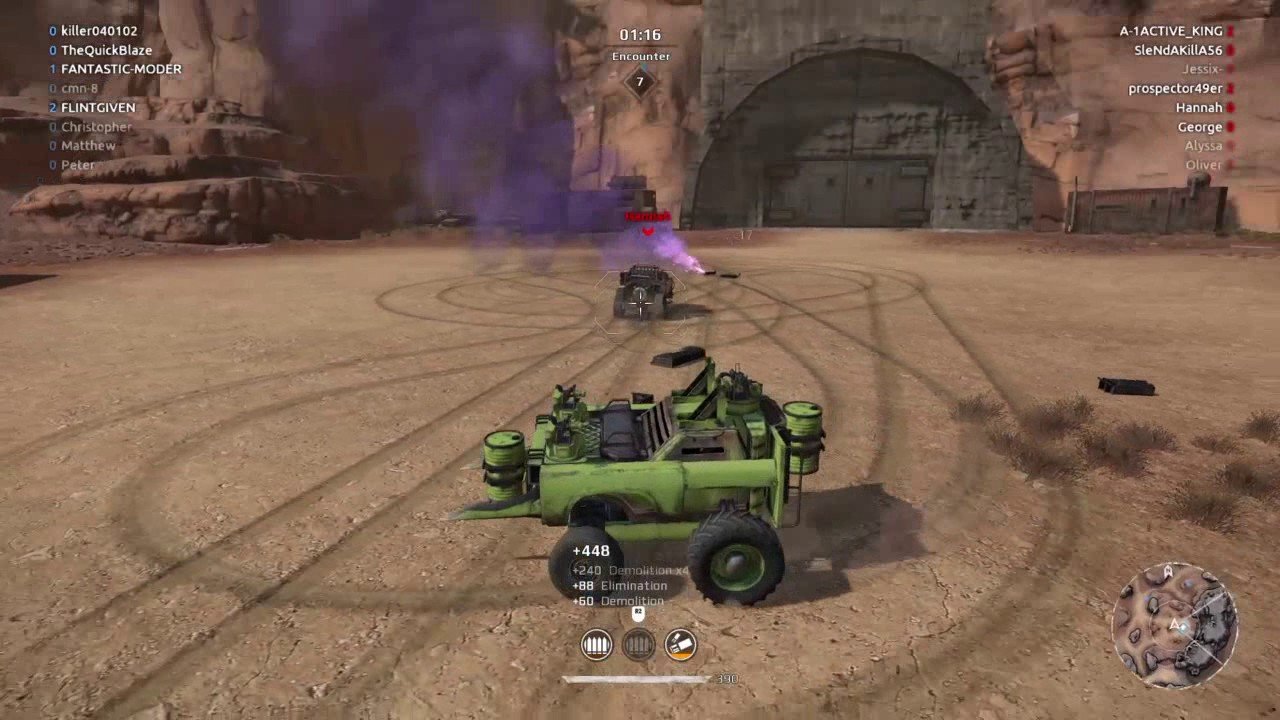Select teammate TheQuickBlaze
This screenshot has height=720, width=1280.
click(x=106, y=50)
